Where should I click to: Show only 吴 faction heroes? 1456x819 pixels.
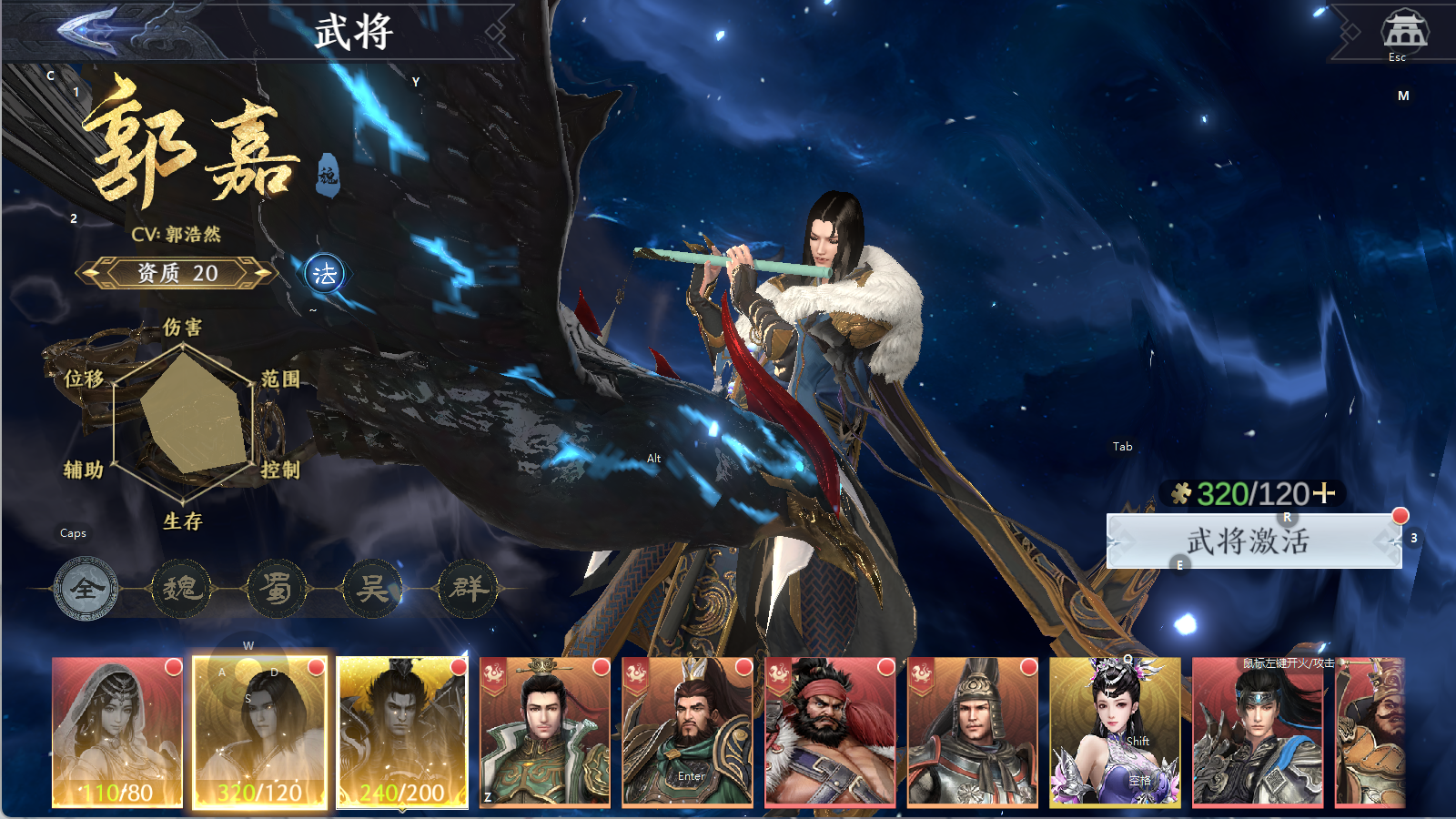372,589
